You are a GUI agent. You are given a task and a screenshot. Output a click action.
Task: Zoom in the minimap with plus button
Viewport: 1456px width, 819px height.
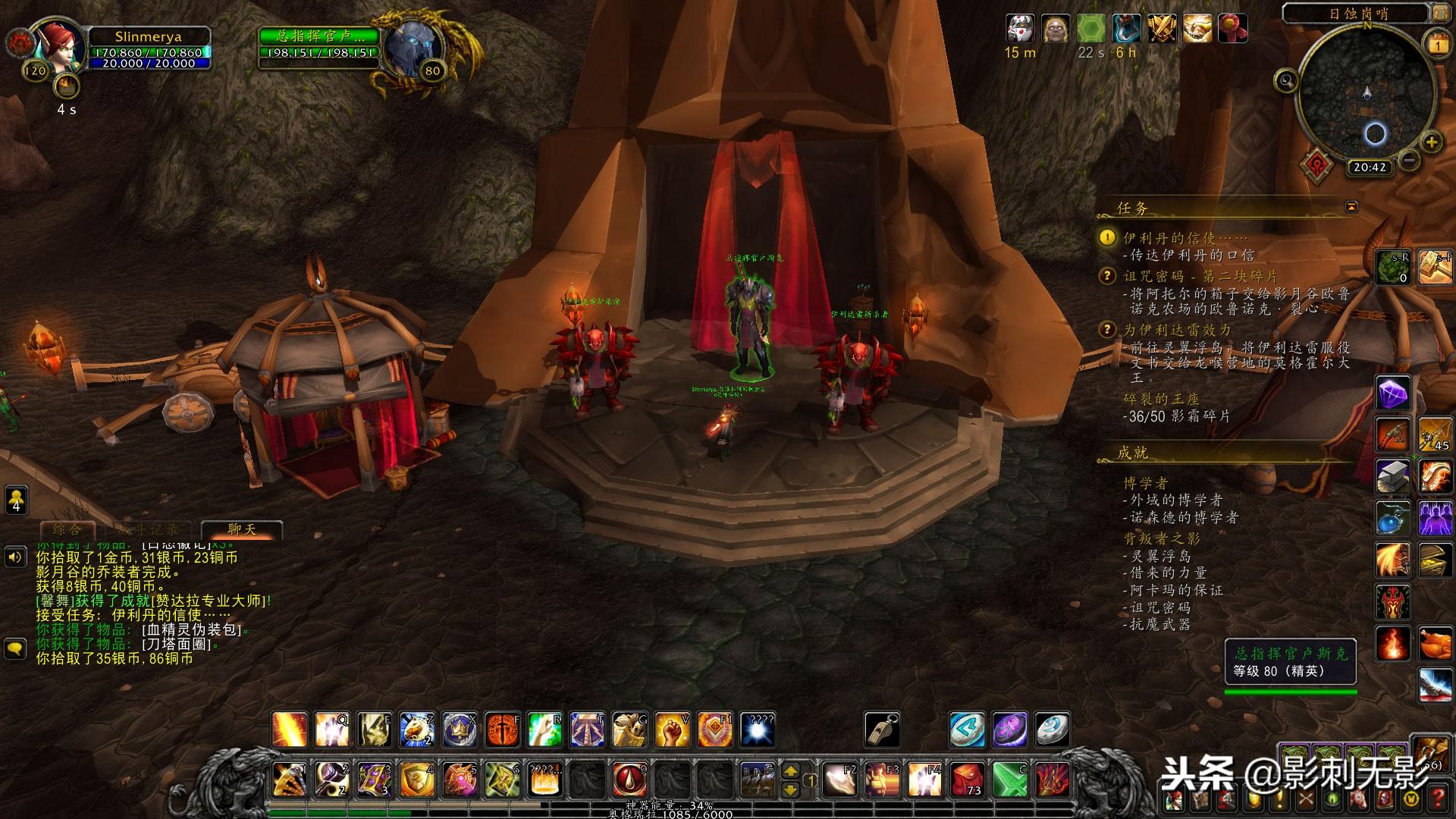tap(1432, 142)
